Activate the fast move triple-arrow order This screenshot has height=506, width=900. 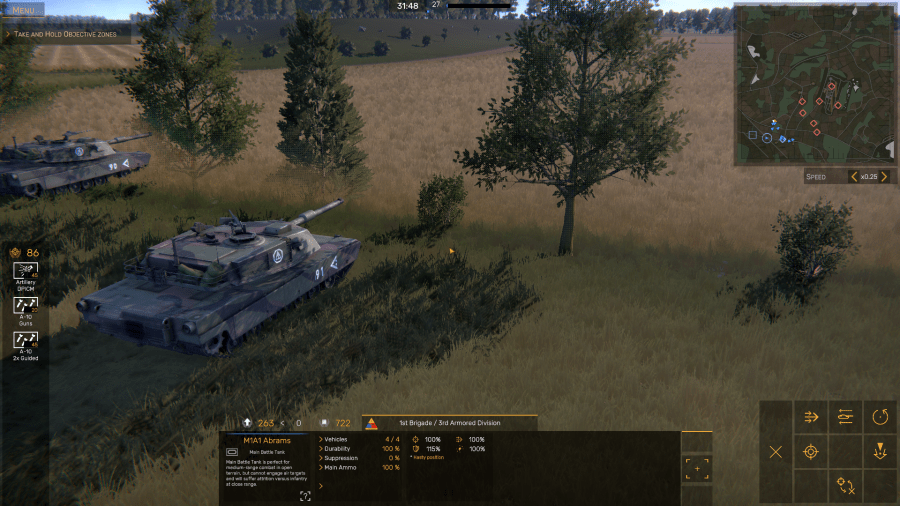pos(811,417)
